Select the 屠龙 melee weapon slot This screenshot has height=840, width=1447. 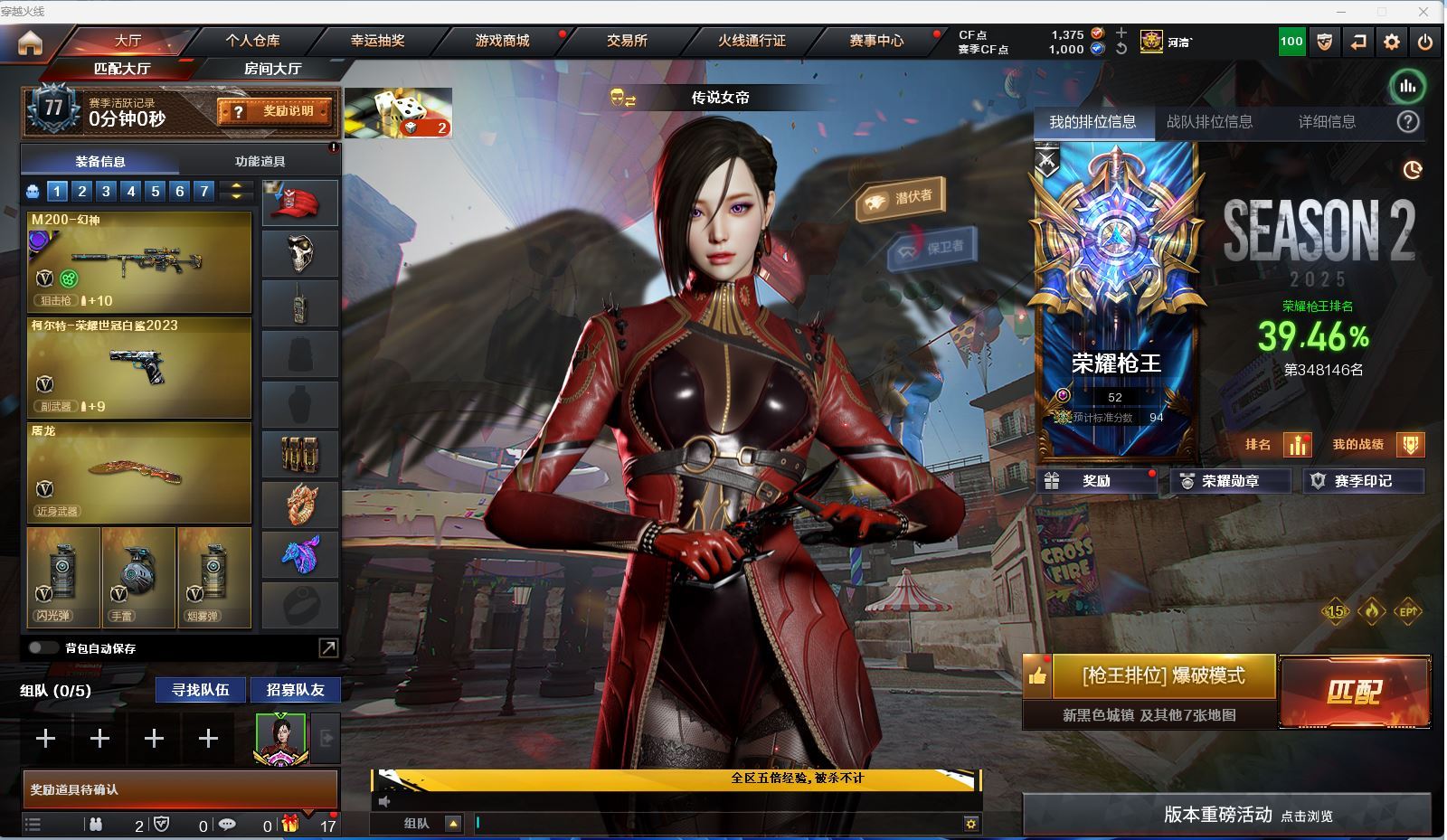pyautogui.click(x=139, y=472)
